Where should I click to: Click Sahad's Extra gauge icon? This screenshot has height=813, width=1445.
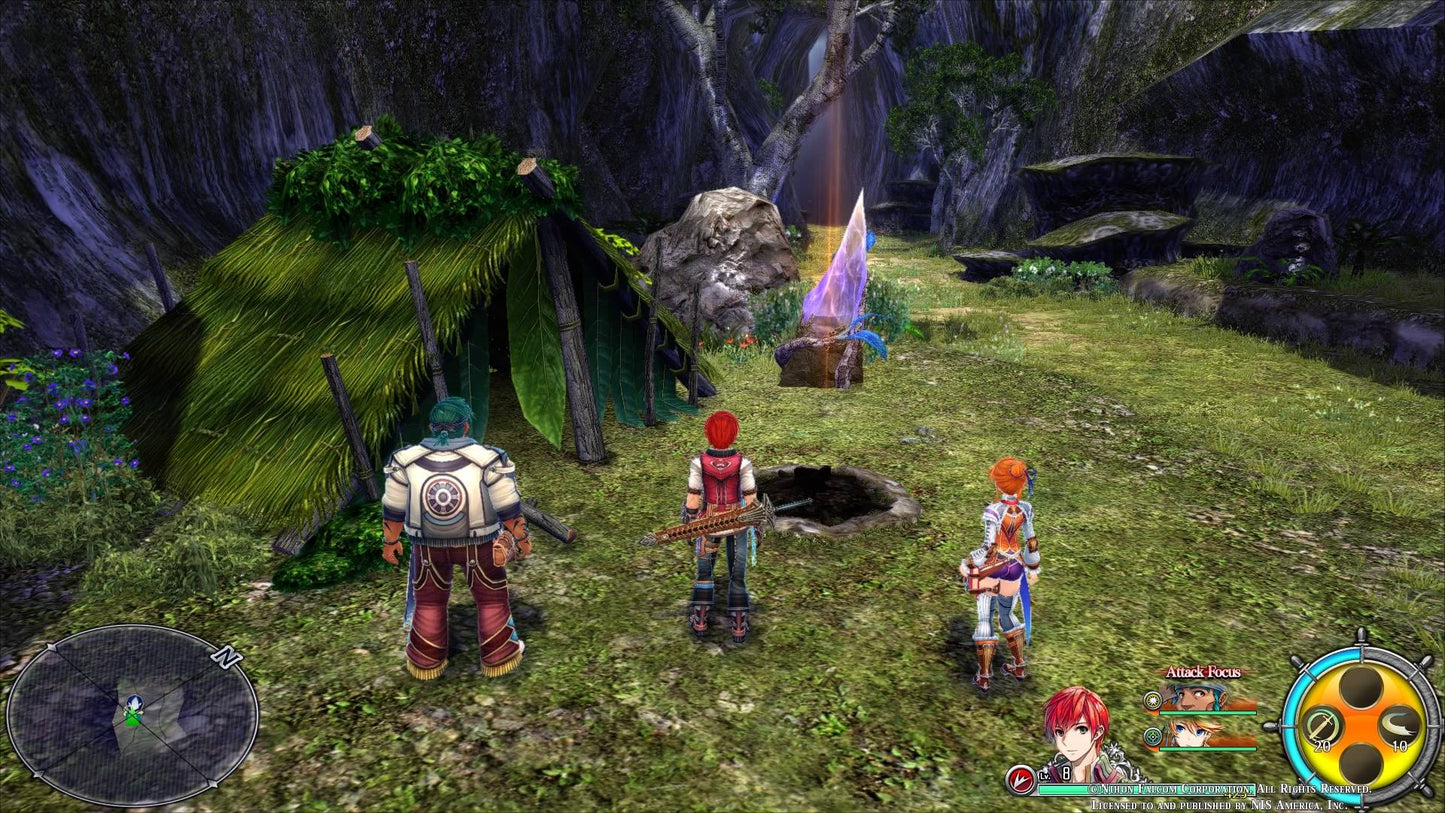[x=1152, y=701]
